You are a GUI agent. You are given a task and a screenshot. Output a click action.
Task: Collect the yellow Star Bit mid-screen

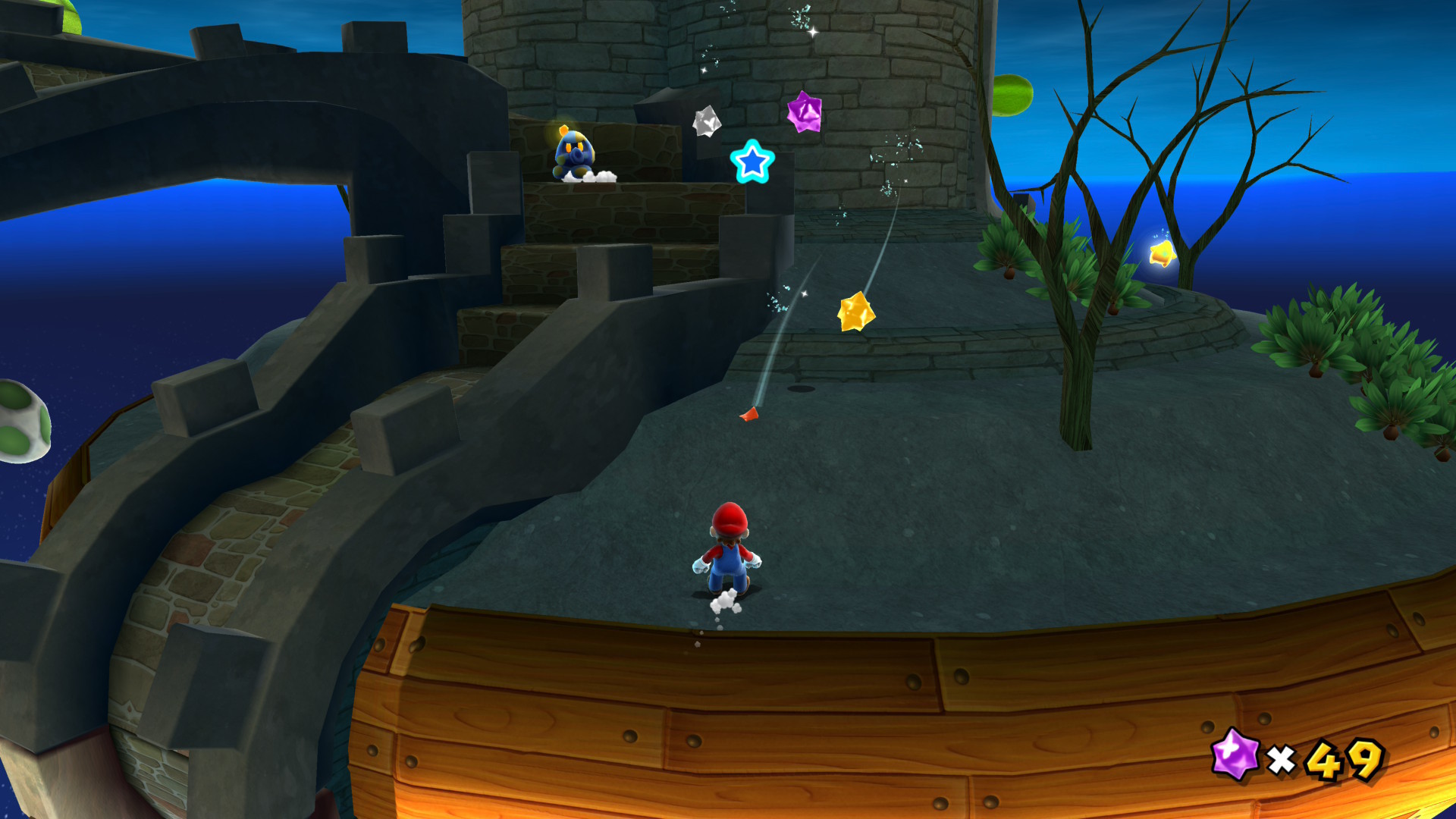[x=855, y=312]
